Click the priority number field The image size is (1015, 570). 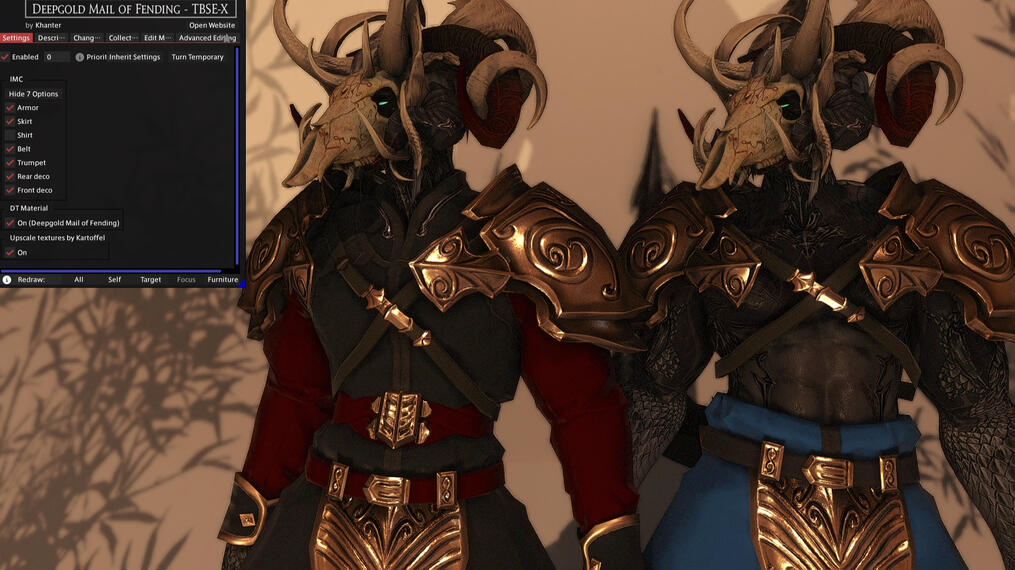click(x=56, y=57)
